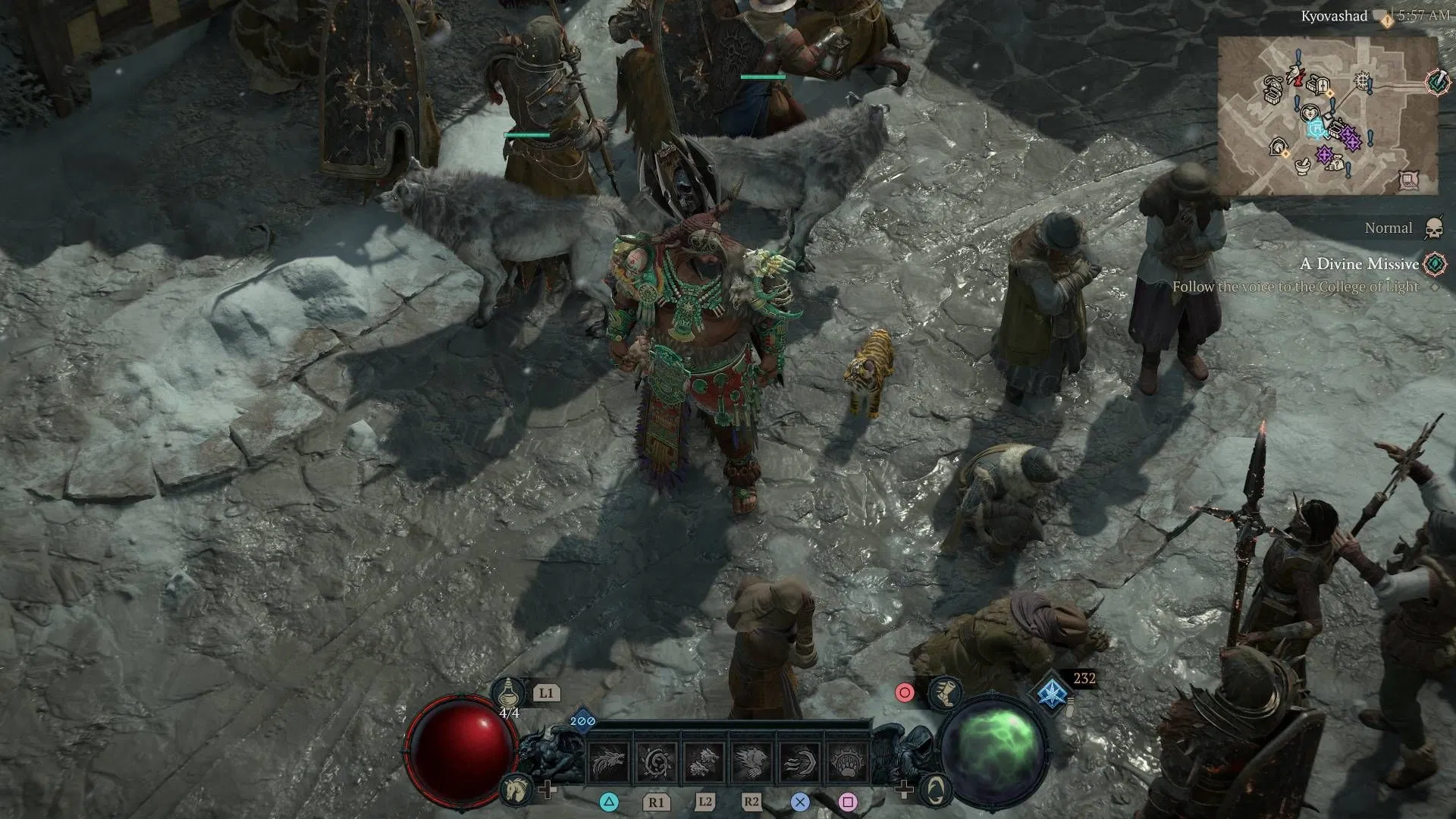Summon the mount with the horse icon

[515, 790]
